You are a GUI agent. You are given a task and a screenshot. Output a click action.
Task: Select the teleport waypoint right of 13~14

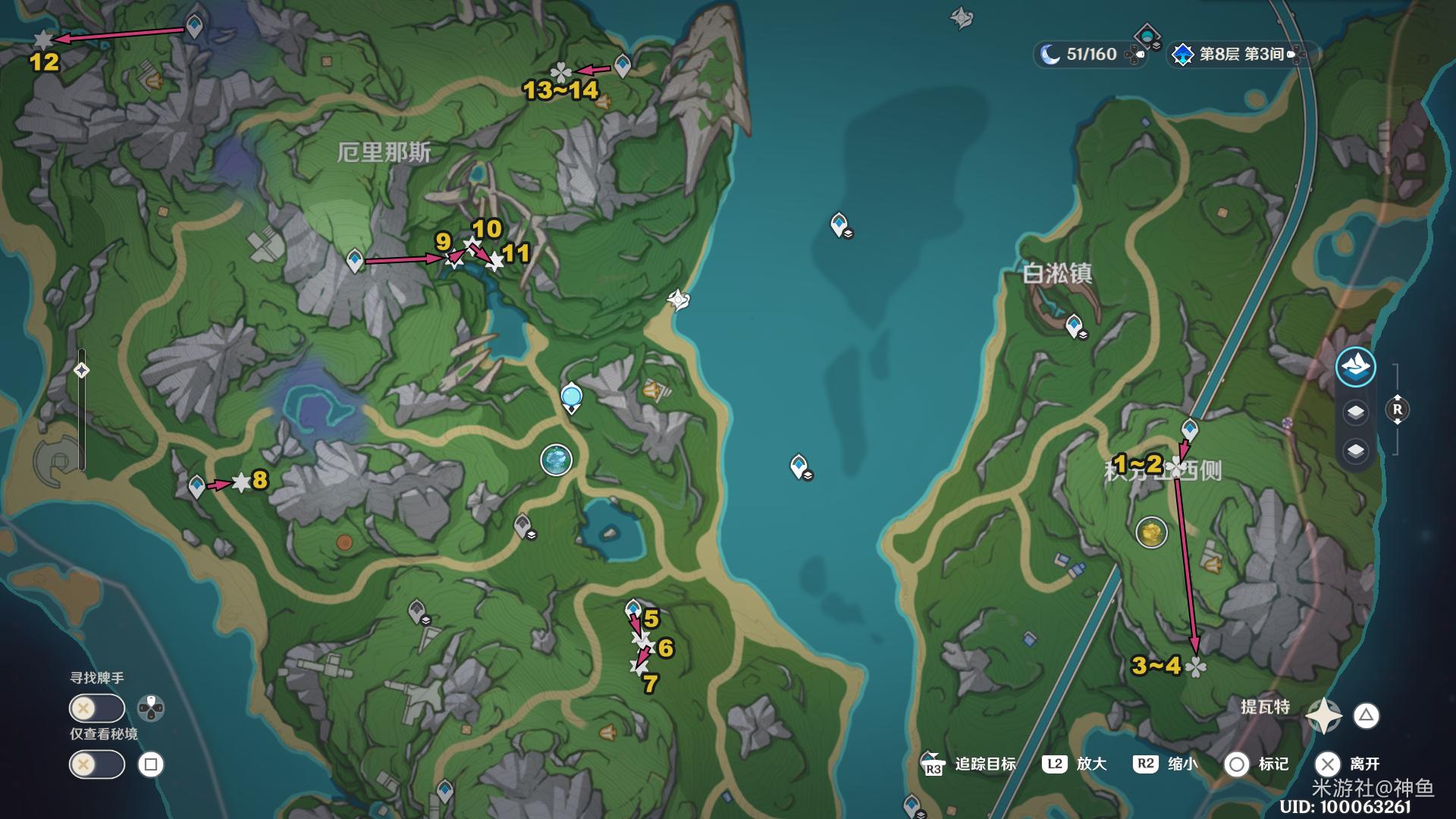(623, 66)
